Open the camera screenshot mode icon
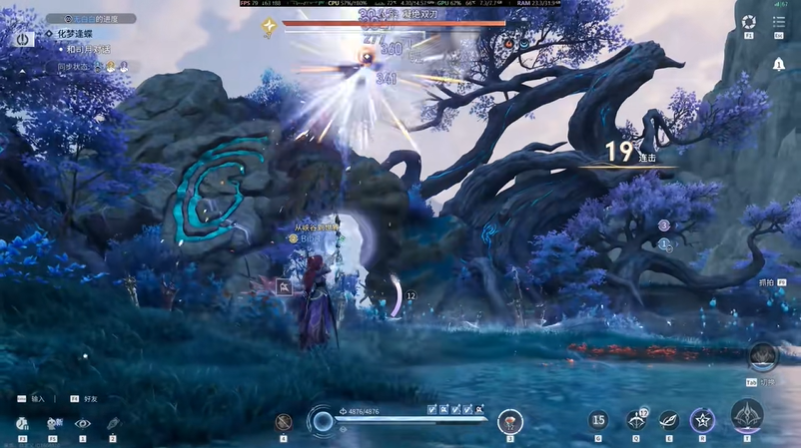The height and width of the screenshot is (448, 801). [x=749, y=22]
